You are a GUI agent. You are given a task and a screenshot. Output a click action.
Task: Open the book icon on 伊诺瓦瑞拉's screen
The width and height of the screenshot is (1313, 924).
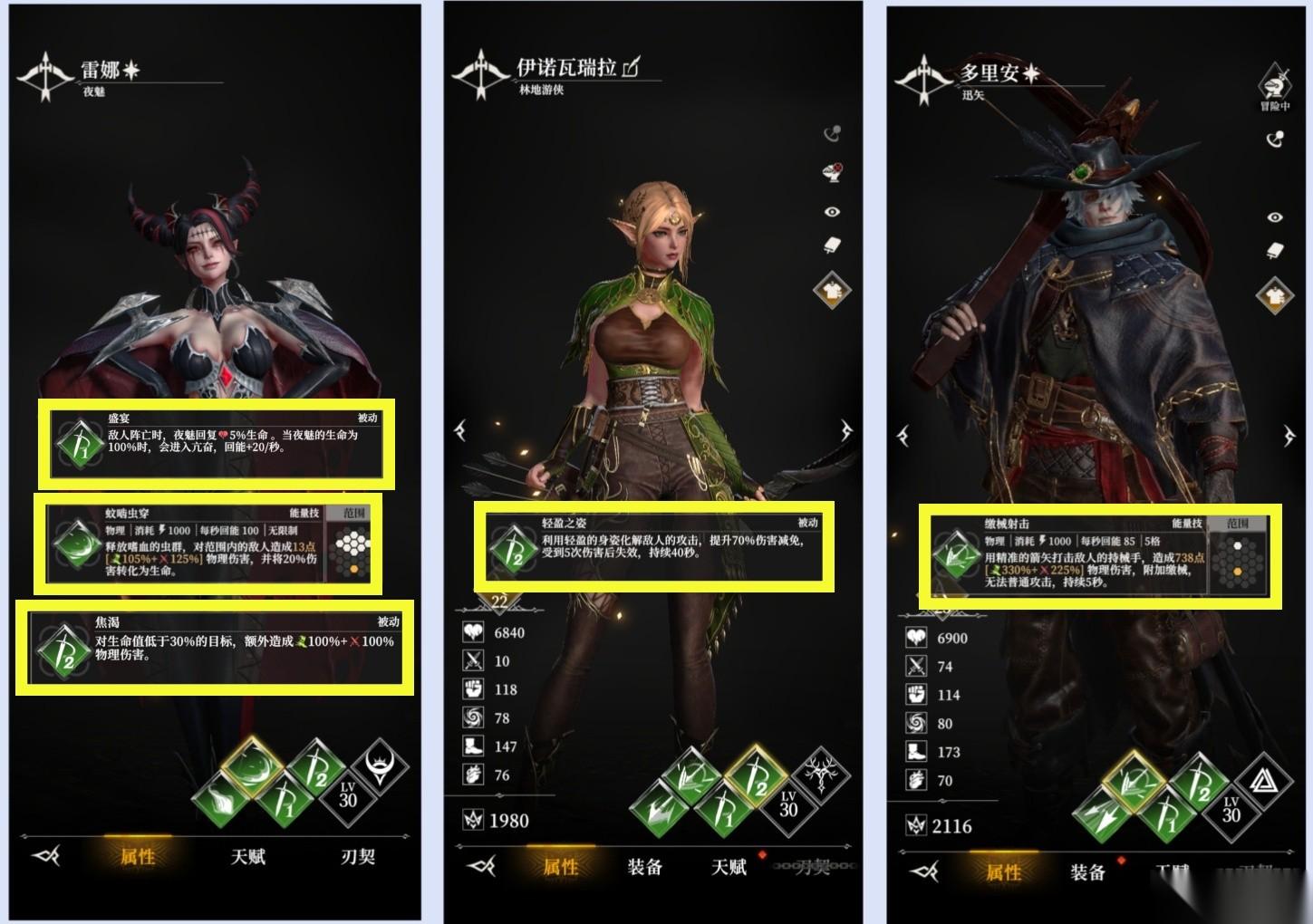(831, 246)
